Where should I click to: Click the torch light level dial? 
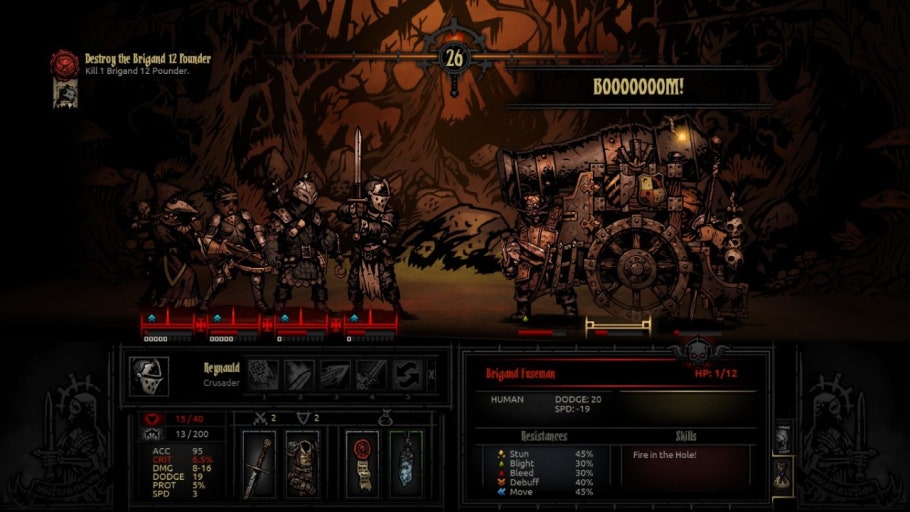[x=454, y=58]
